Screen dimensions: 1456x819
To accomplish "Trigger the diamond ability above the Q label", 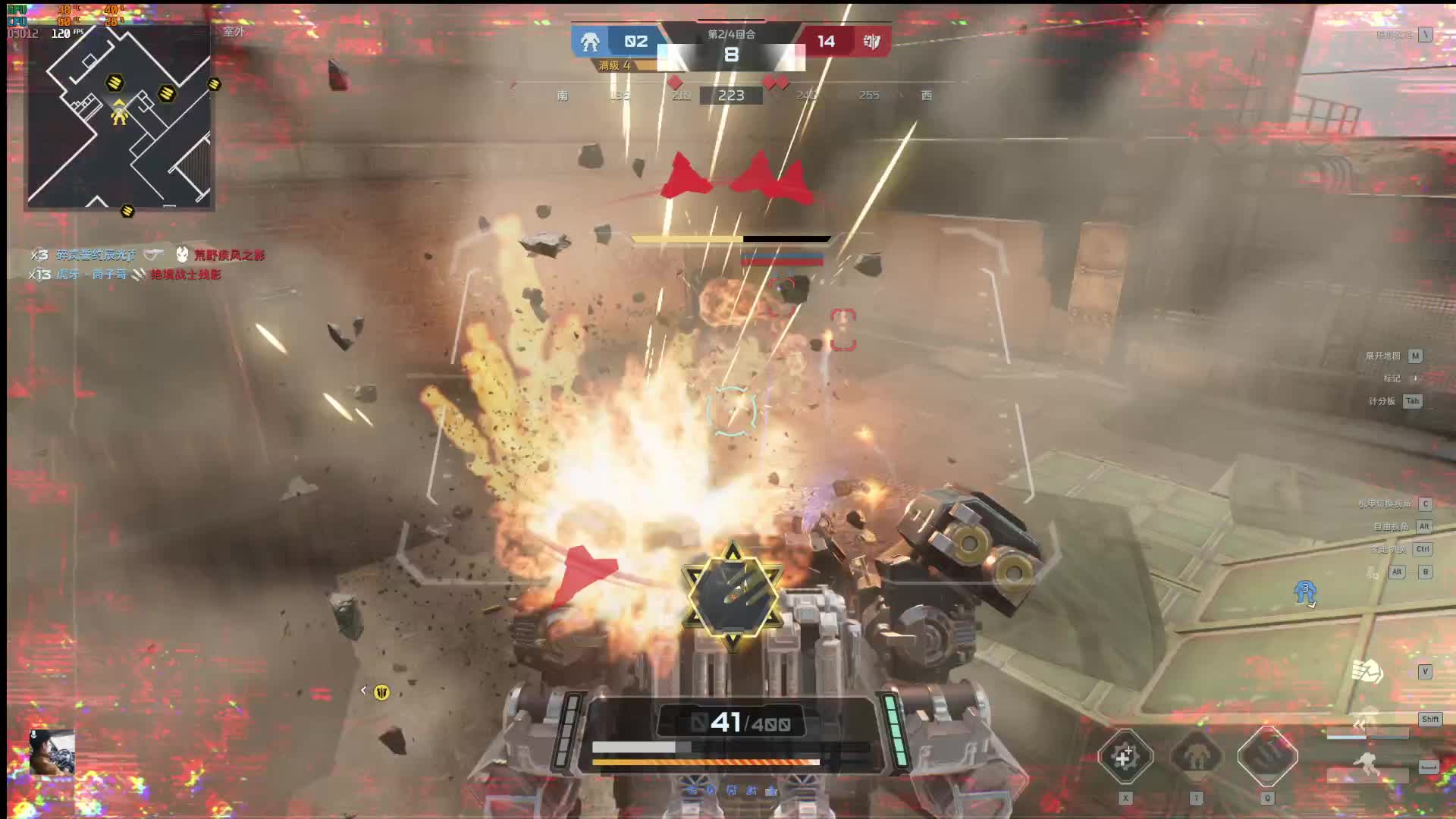I will (x=1267, y=756).
